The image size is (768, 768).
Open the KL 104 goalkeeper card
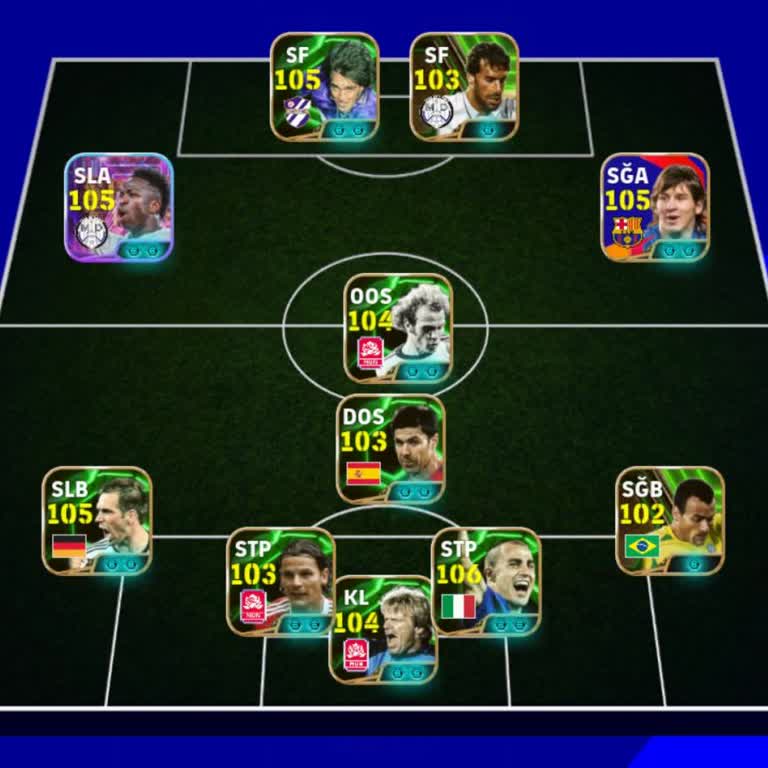[x=383, y=630]
